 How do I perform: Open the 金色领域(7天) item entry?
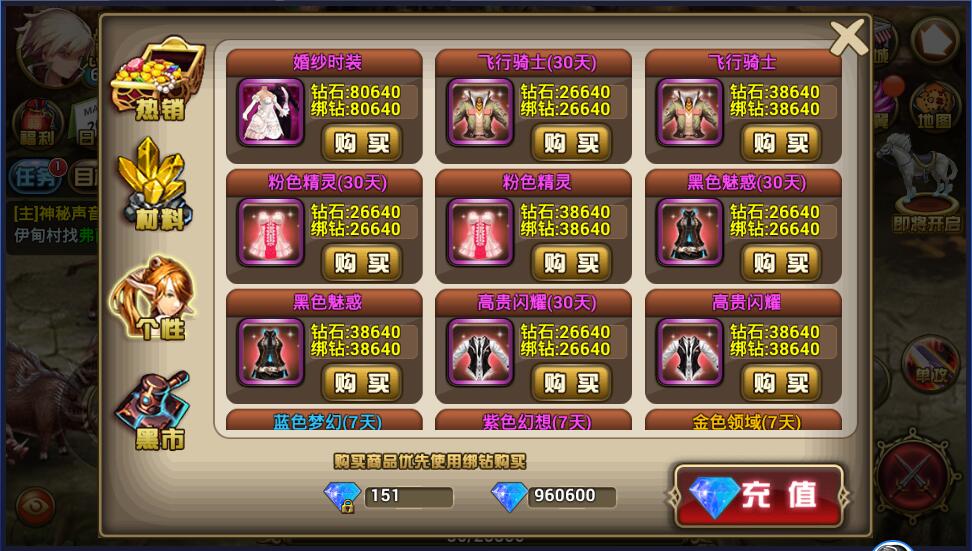click(747, 421)
